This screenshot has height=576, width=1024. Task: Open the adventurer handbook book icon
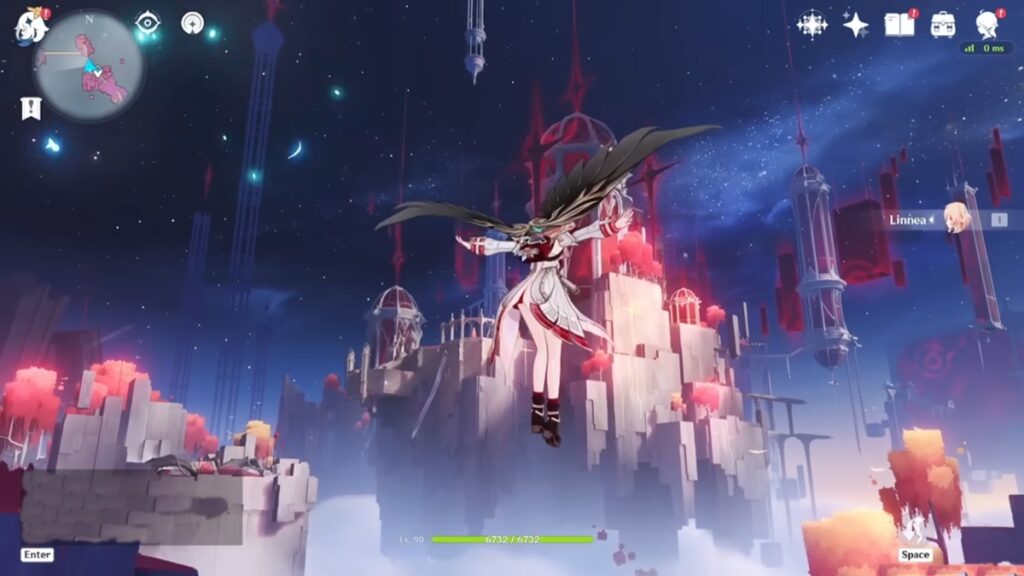899,24
